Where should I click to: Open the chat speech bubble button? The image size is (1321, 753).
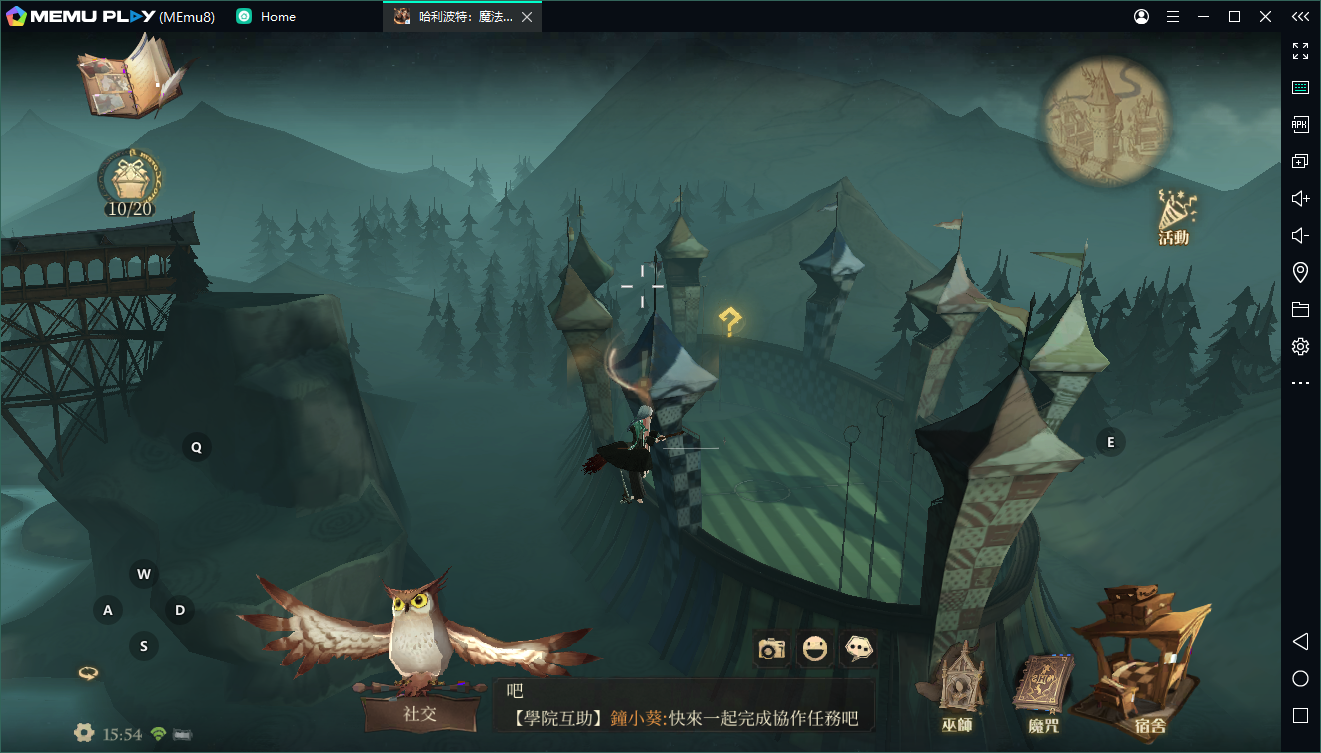[x=858, y=650]
